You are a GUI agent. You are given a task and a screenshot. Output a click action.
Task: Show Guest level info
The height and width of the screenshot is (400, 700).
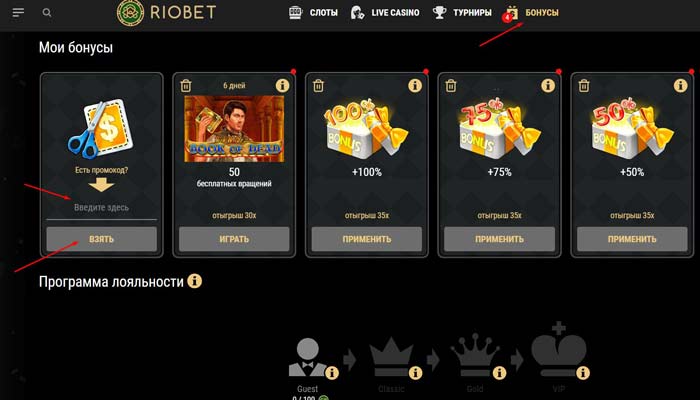[x=331, y=373]
